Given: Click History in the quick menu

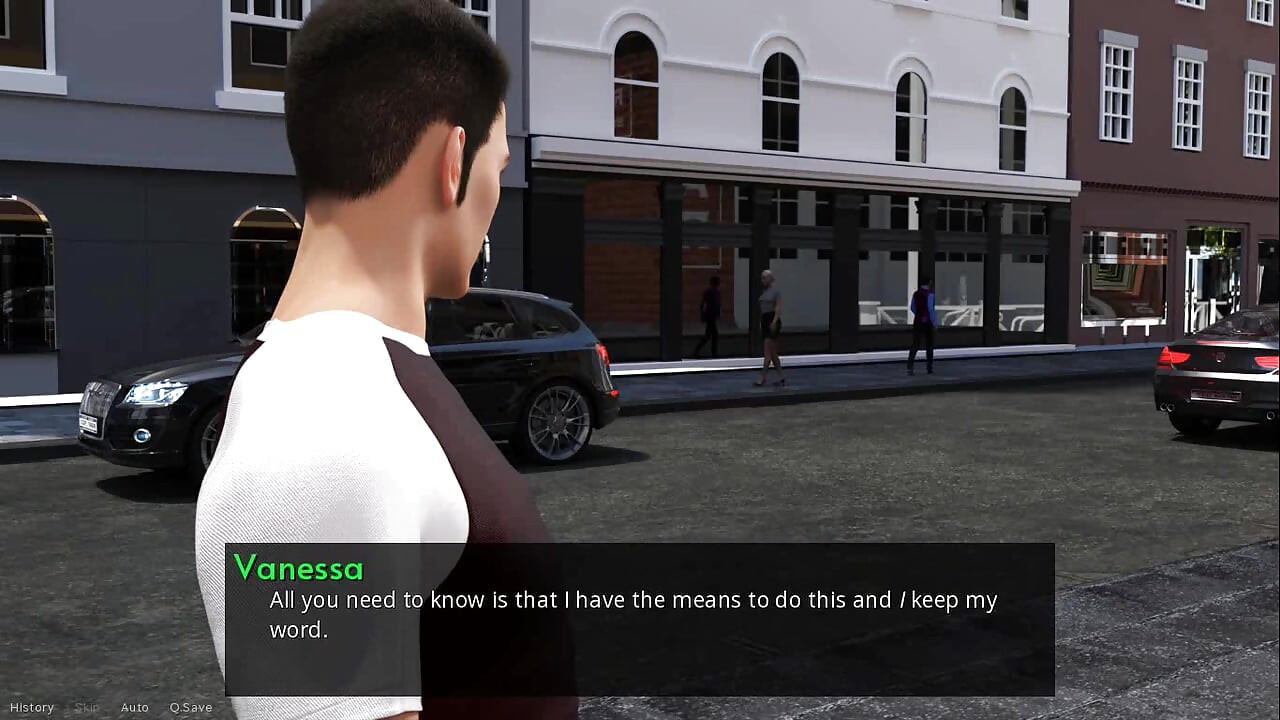Looking at the screenshot, I should pyautogui.click(x=33, y=706).
